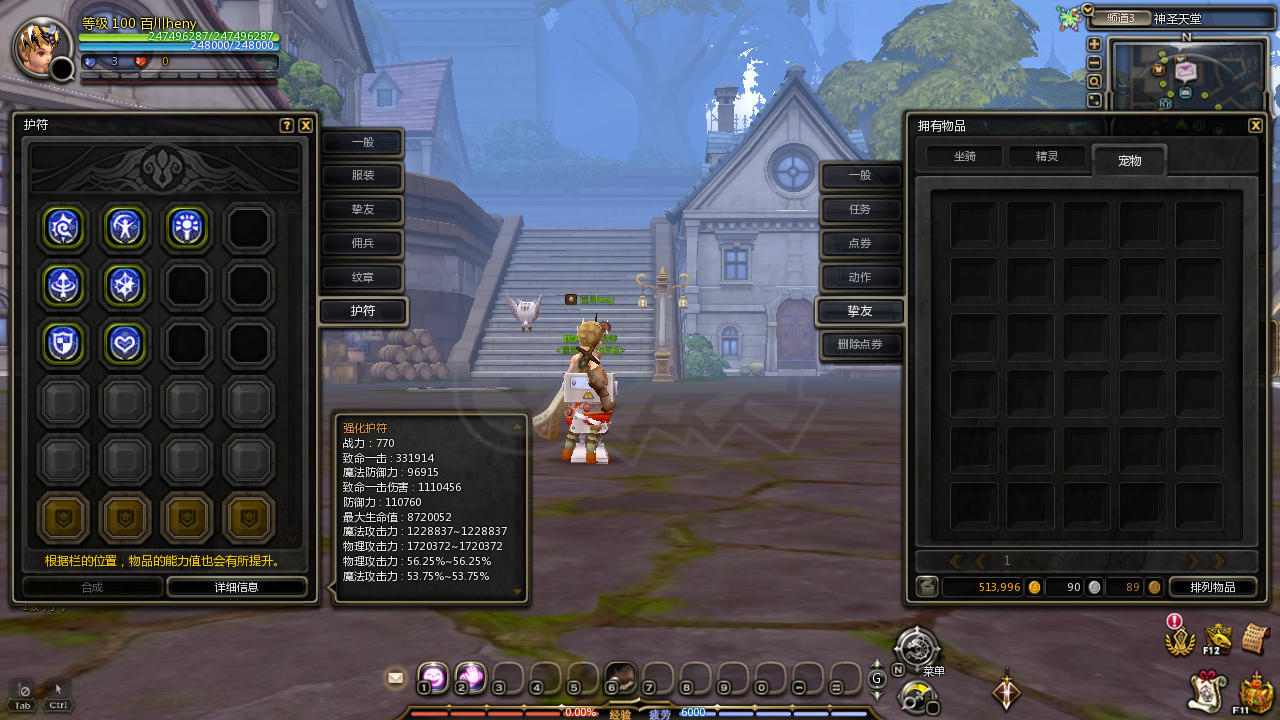Open the 精灵 spirit tab
Viewport: 1280px width, 720px height.
(x=1046, y=156)
